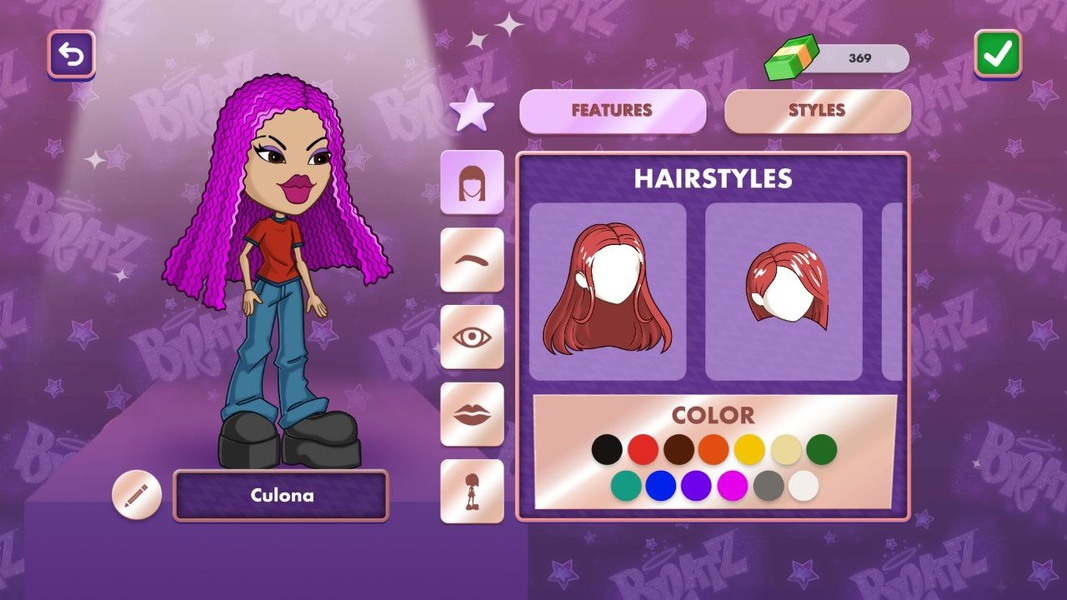Apply the blue hair color
Screen dimensions: 1067x600
[661, 486]
